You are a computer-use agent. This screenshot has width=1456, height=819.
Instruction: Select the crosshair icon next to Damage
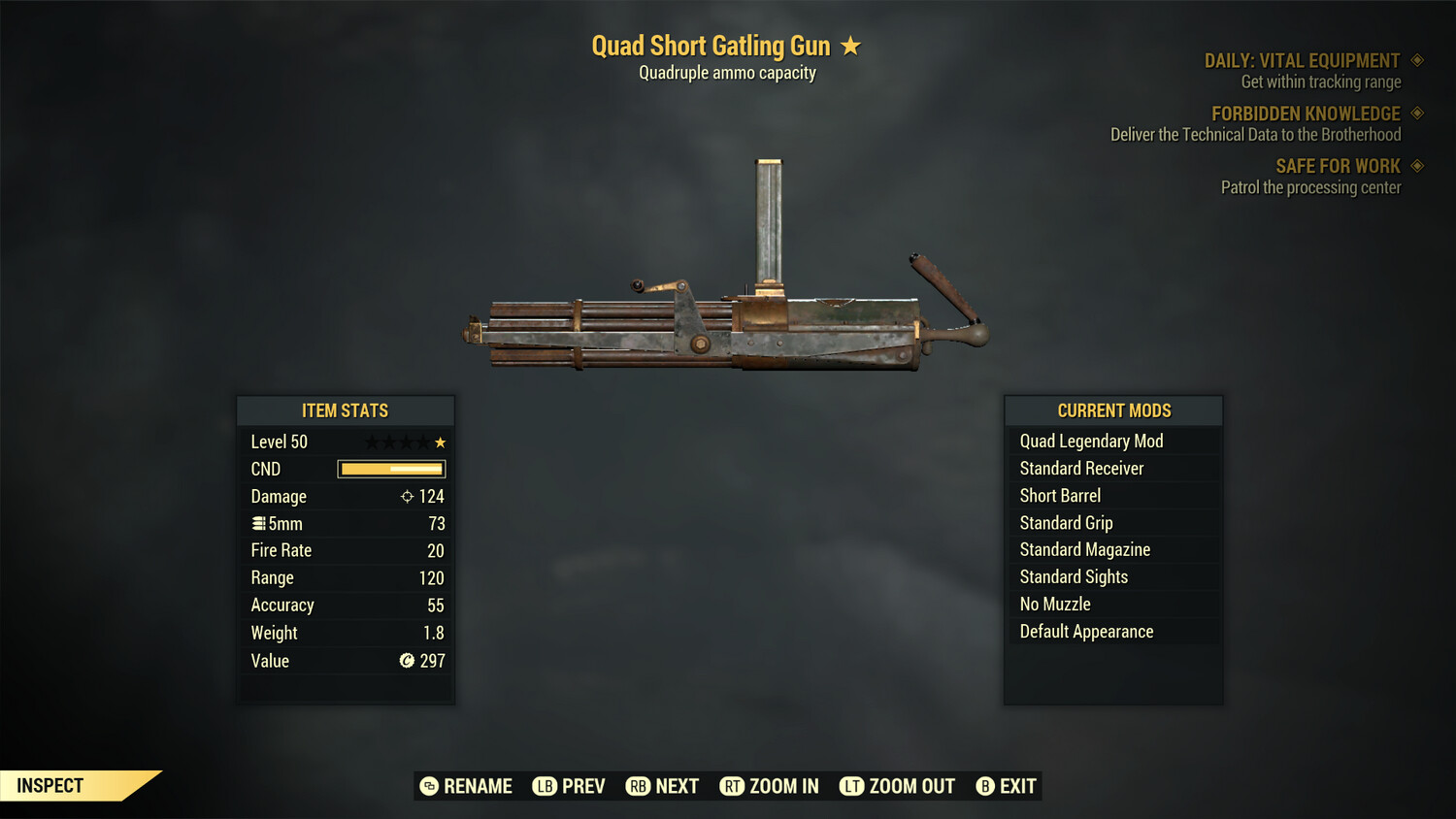[406, 496]
